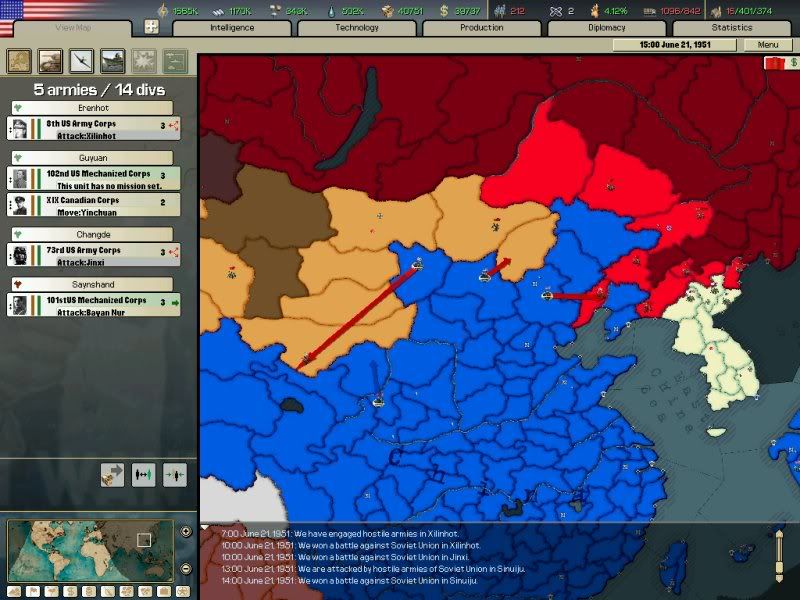Screen dimensions: 800x600
Task: Select the 102nd US Mechanized Corps
Action: 92,178
